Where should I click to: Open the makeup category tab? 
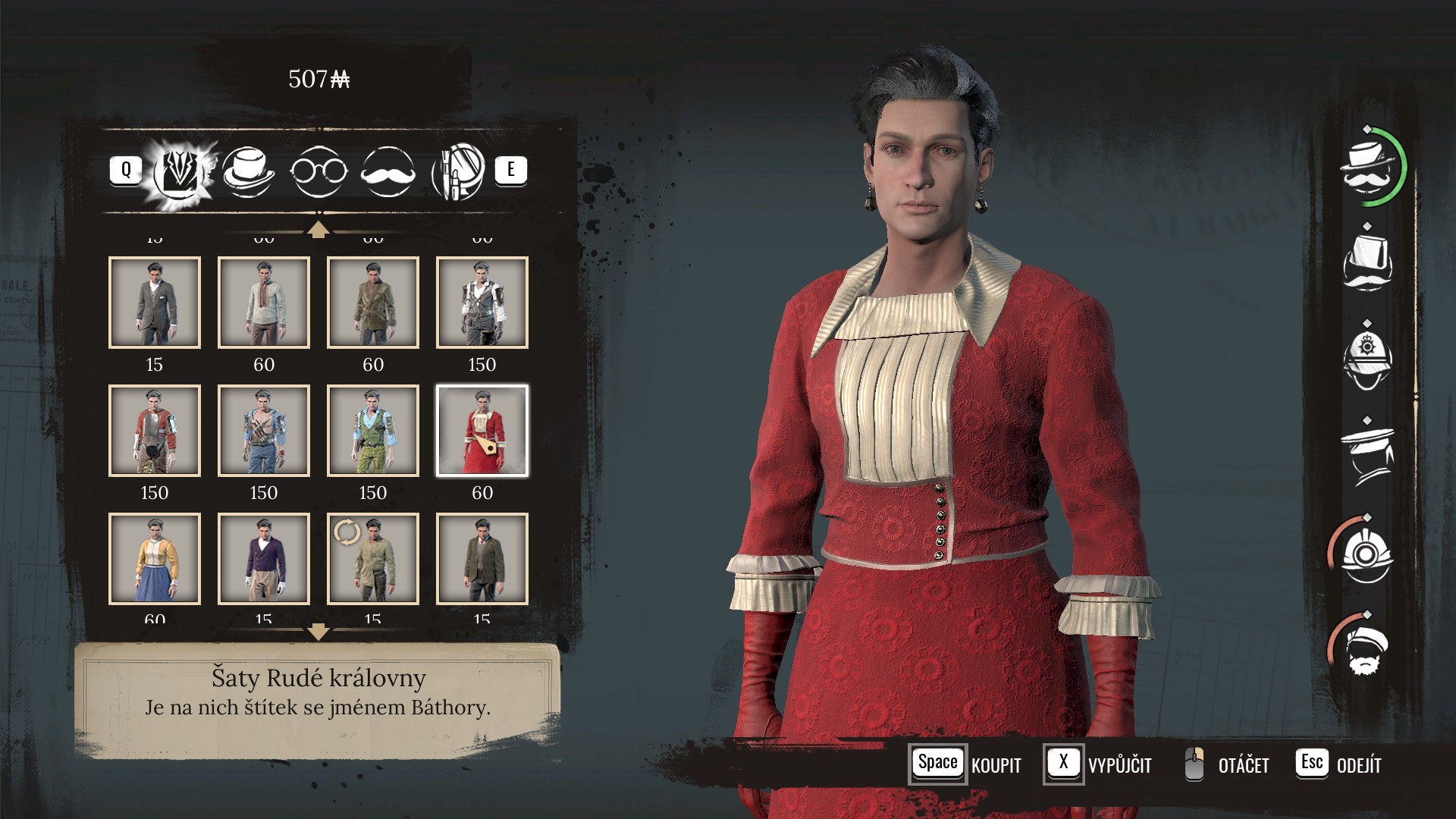click(457, 171)
